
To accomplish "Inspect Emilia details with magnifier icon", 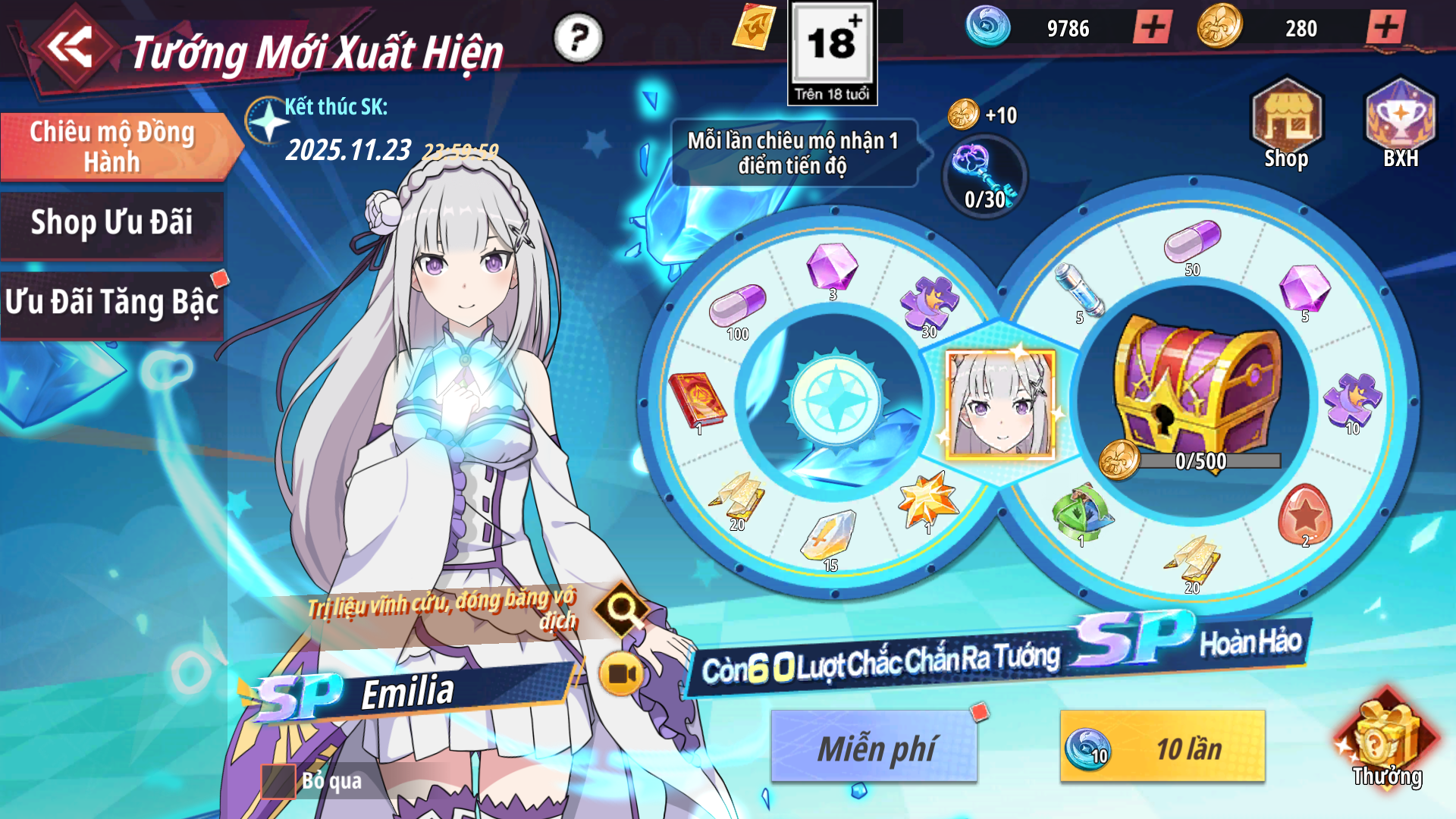I will (x=622, y=607).
